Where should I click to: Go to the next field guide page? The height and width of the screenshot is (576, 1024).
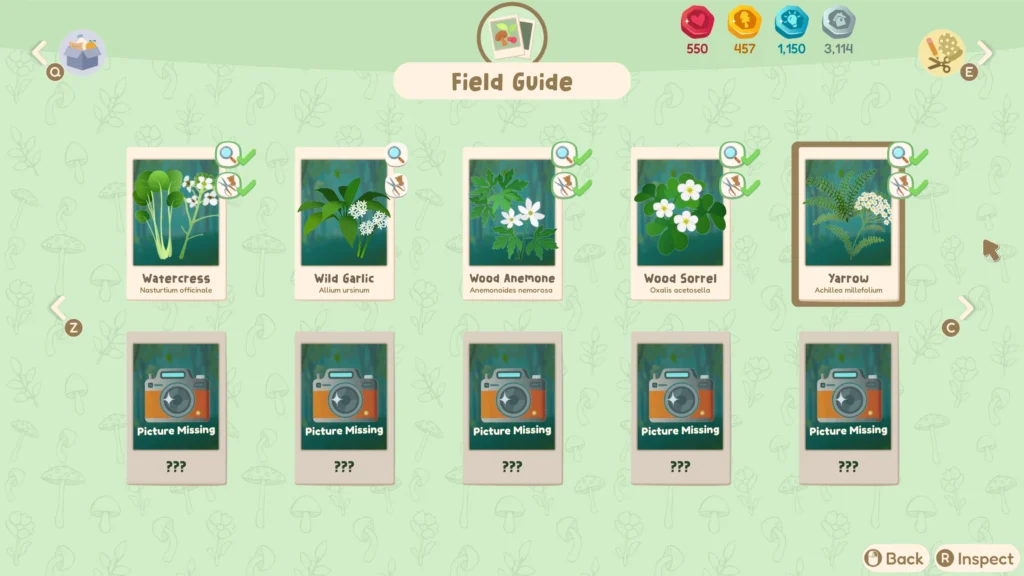point(966,308)
